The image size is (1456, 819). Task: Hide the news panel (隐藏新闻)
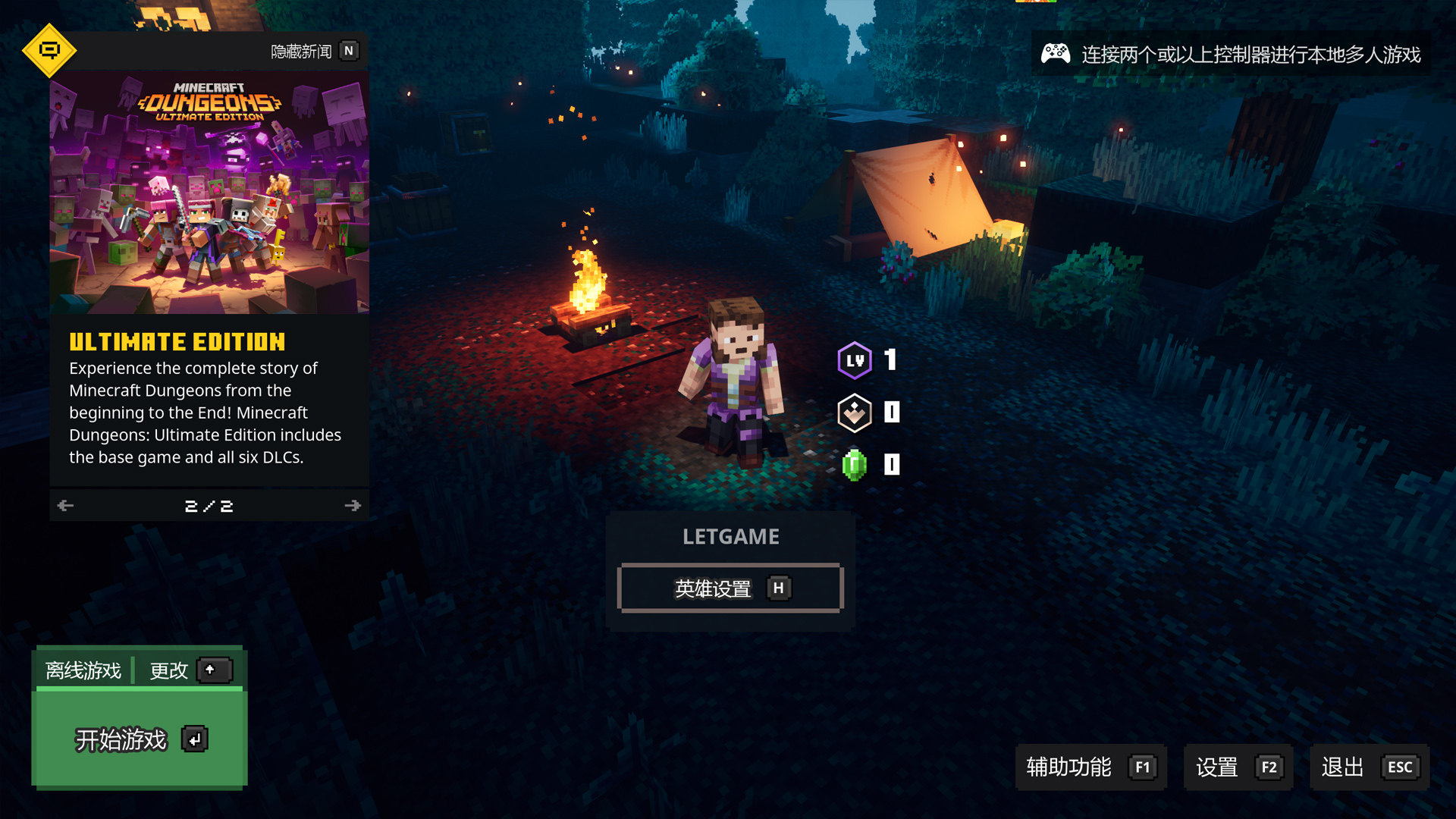click(314, 52)
